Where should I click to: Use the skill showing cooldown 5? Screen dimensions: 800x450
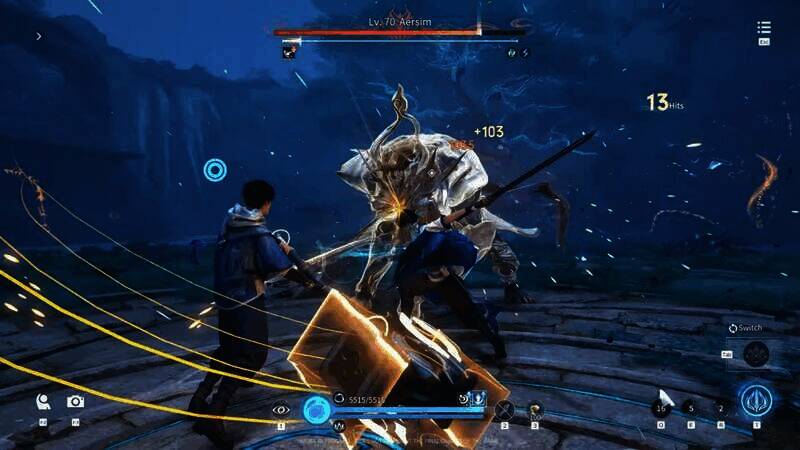(x=690, y=407)
